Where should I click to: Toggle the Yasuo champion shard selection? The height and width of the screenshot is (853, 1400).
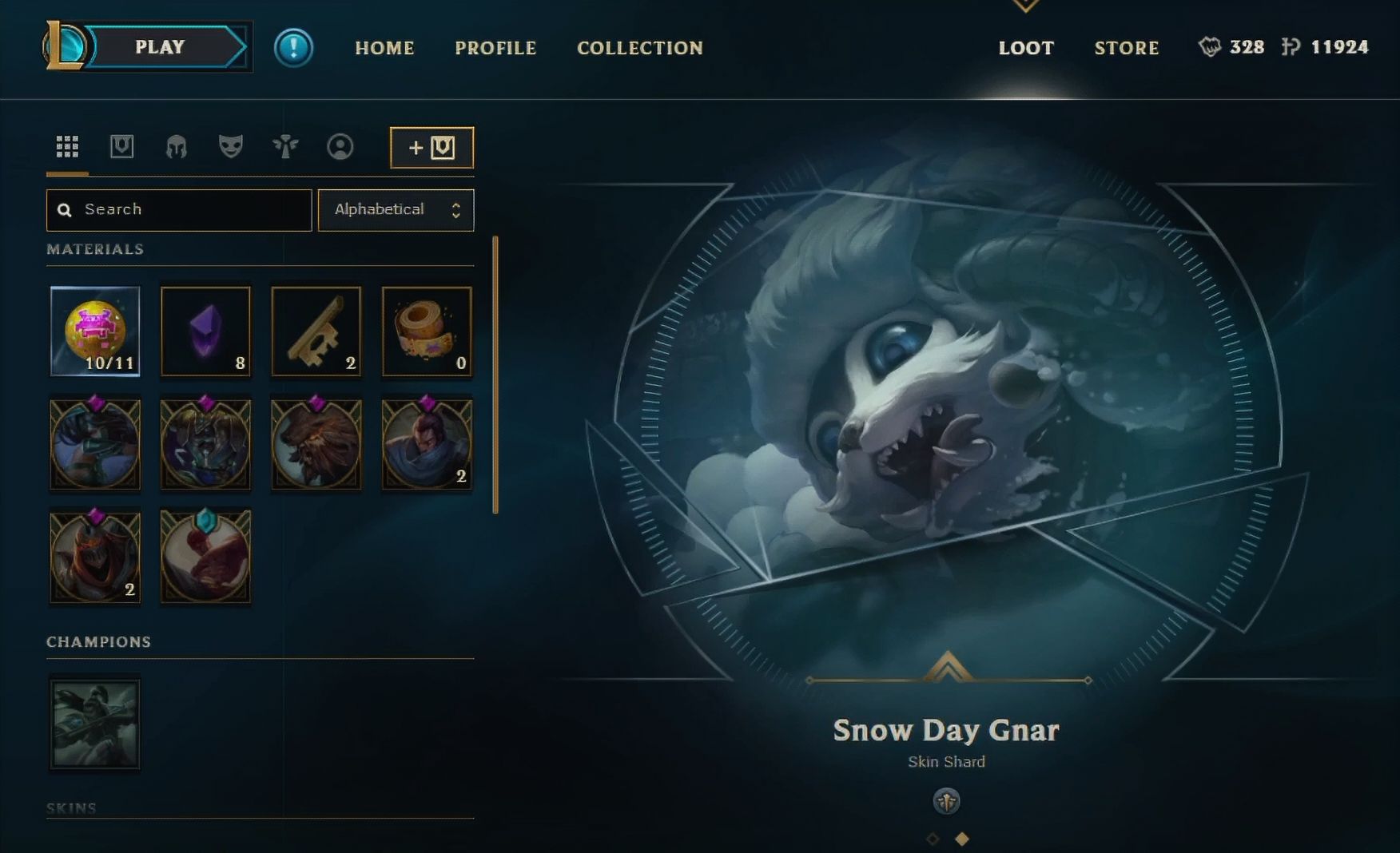(425, 444)
